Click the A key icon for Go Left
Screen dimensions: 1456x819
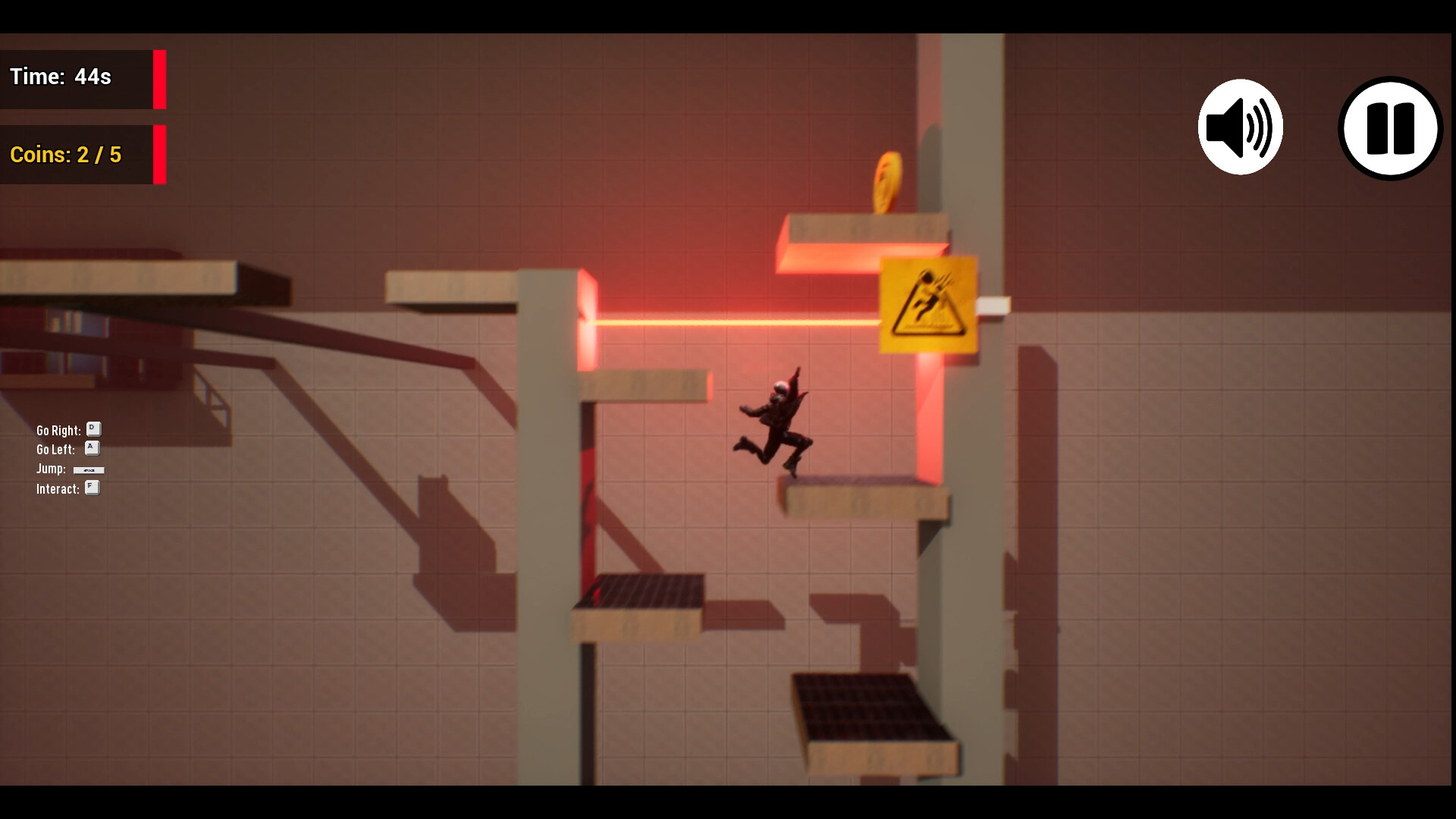pyautogui.click(x=92, y=448)
